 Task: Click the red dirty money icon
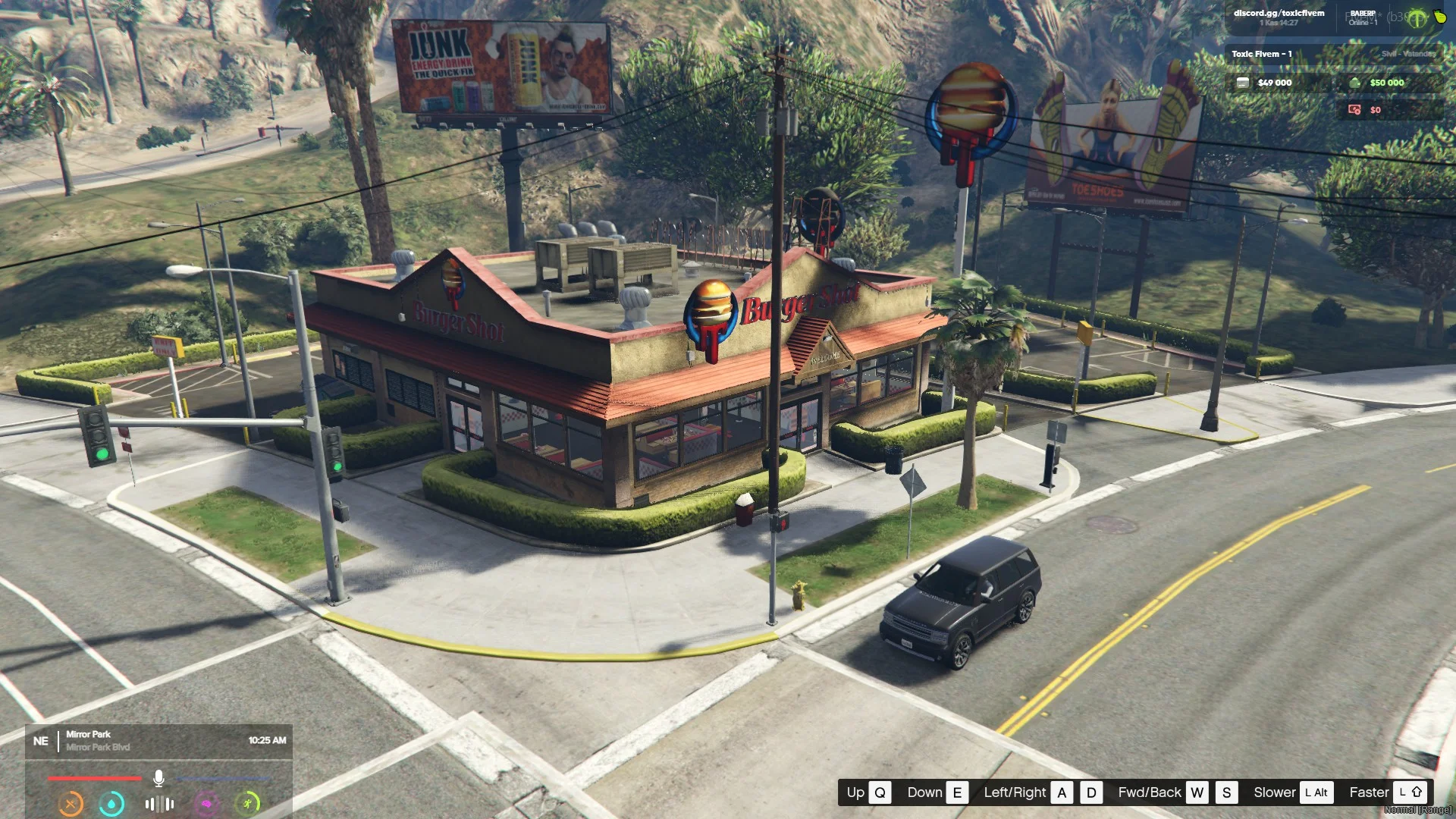(1354, 110)
